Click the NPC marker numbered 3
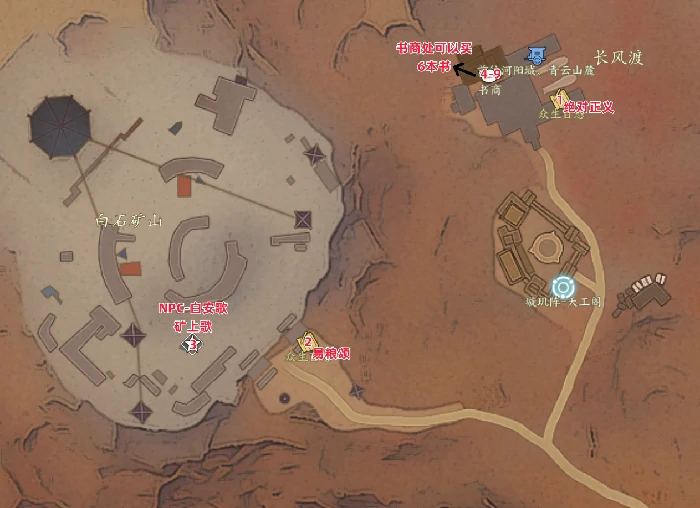Screen dimensions: 700x508 coord(191,344)
